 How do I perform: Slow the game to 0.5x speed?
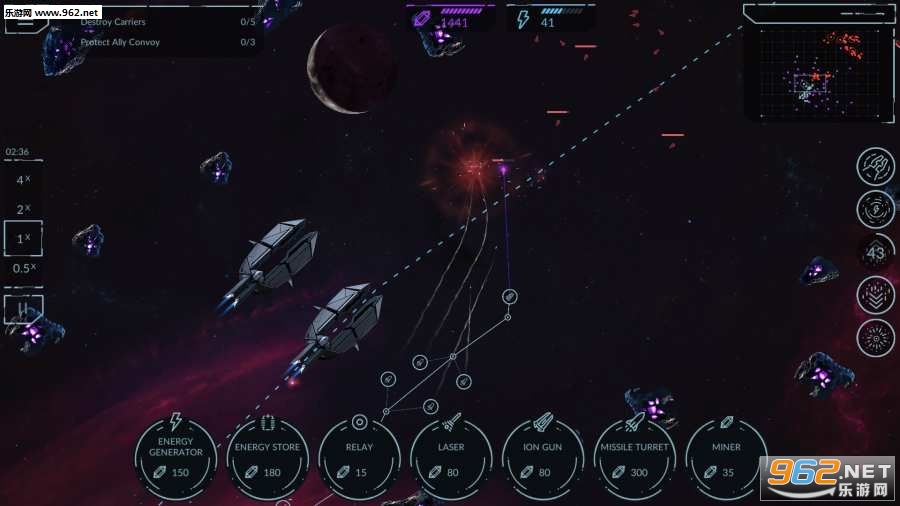point(23,268)
